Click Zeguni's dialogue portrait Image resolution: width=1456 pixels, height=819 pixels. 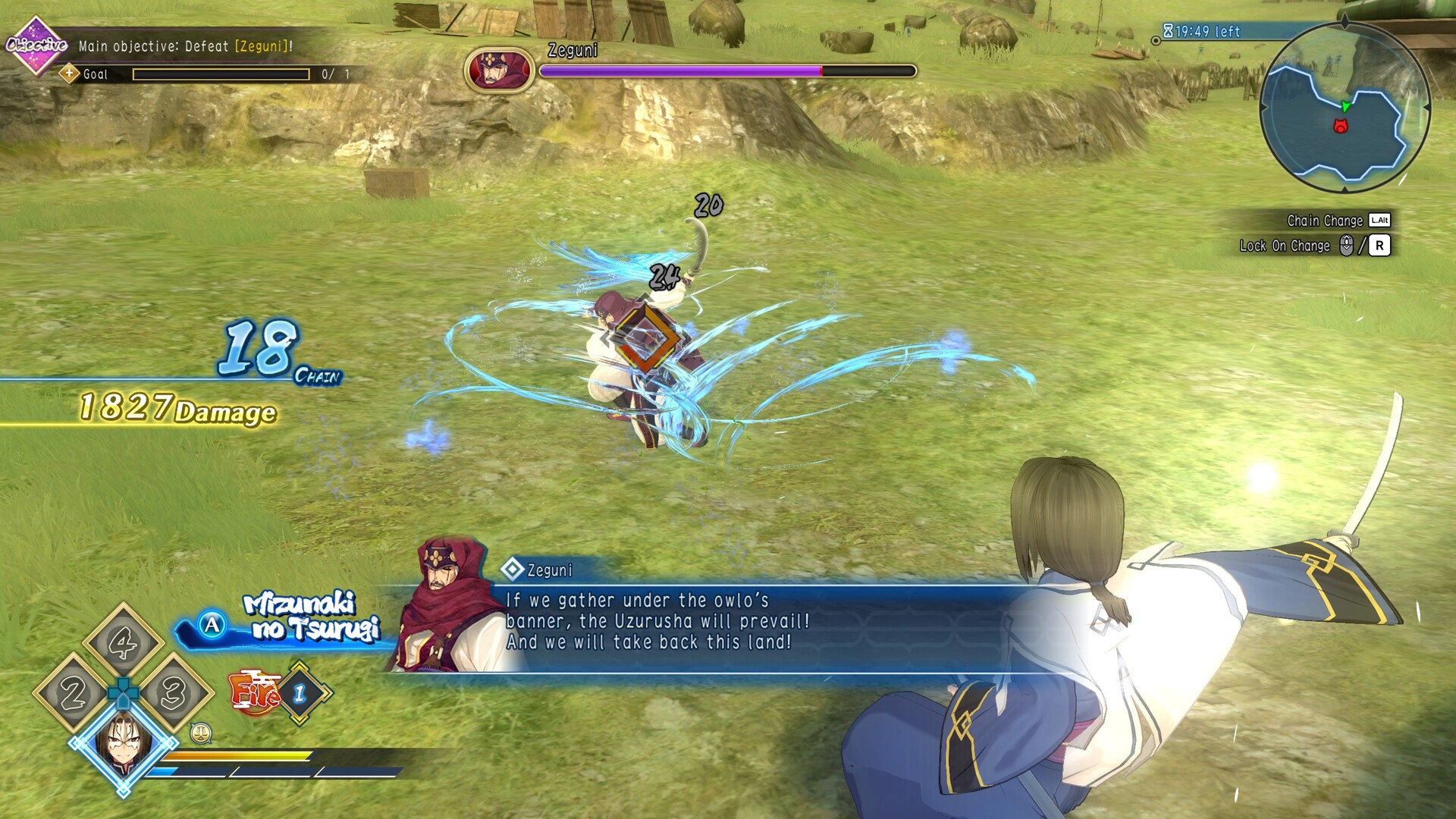click(446, 607)
